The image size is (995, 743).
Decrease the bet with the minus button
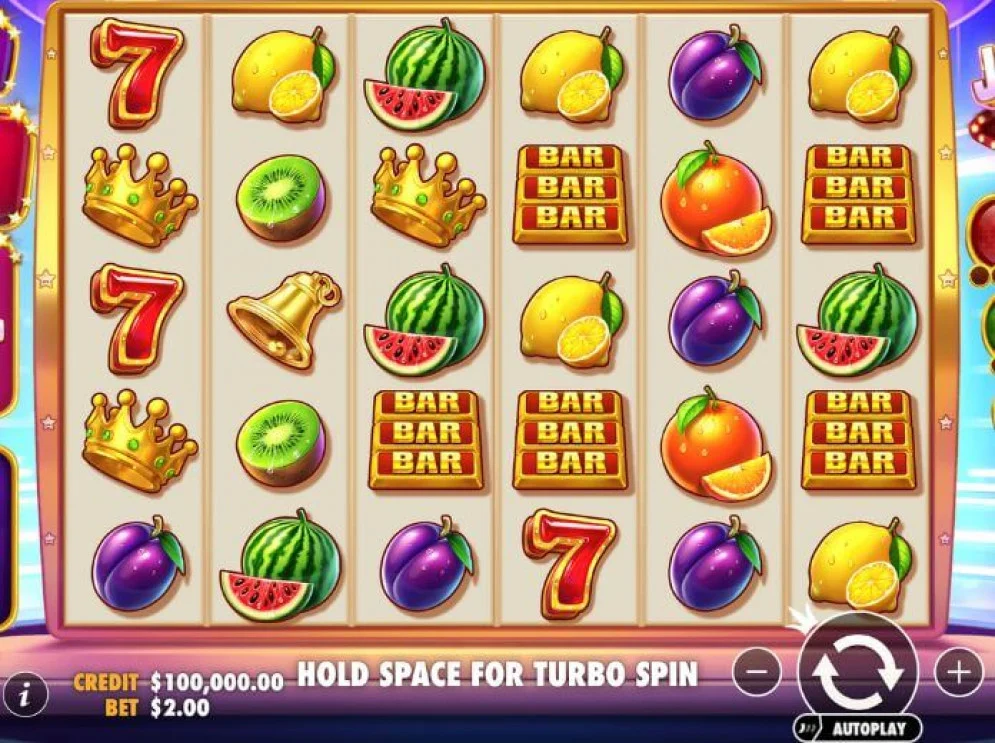tap(757, 673)
